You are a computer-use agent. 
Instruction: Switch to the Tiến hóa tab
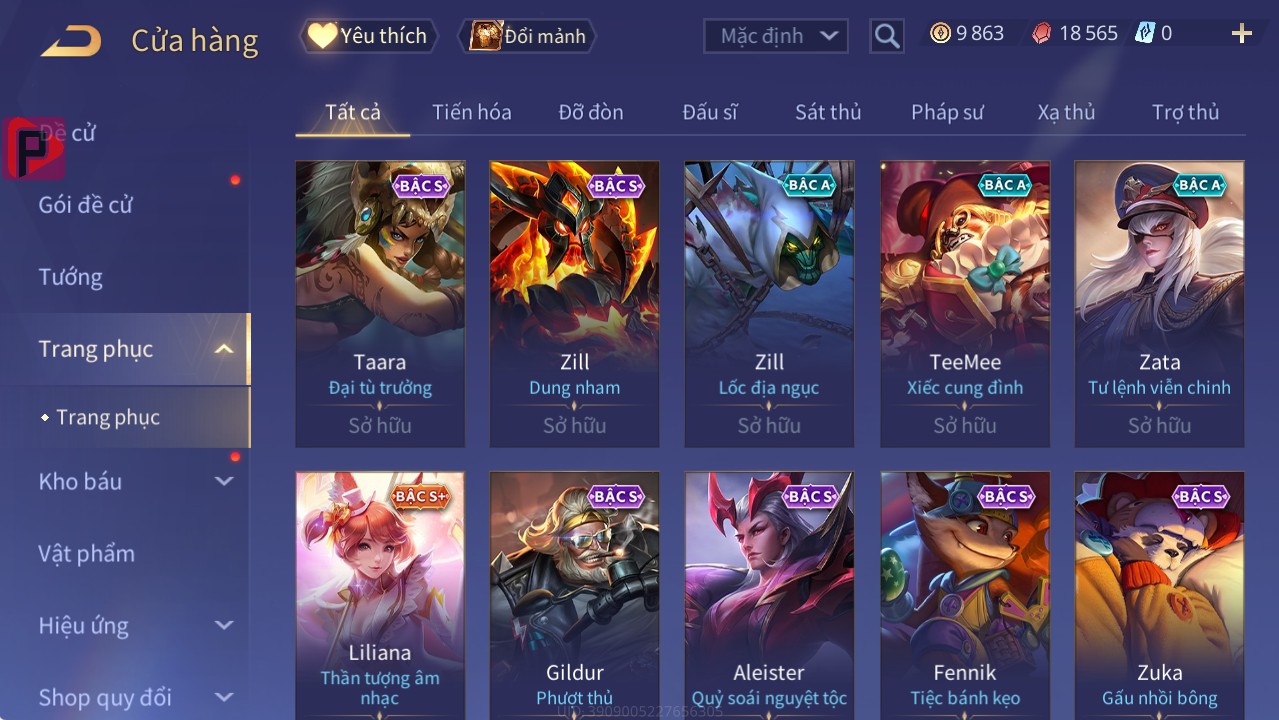[471, 112]
